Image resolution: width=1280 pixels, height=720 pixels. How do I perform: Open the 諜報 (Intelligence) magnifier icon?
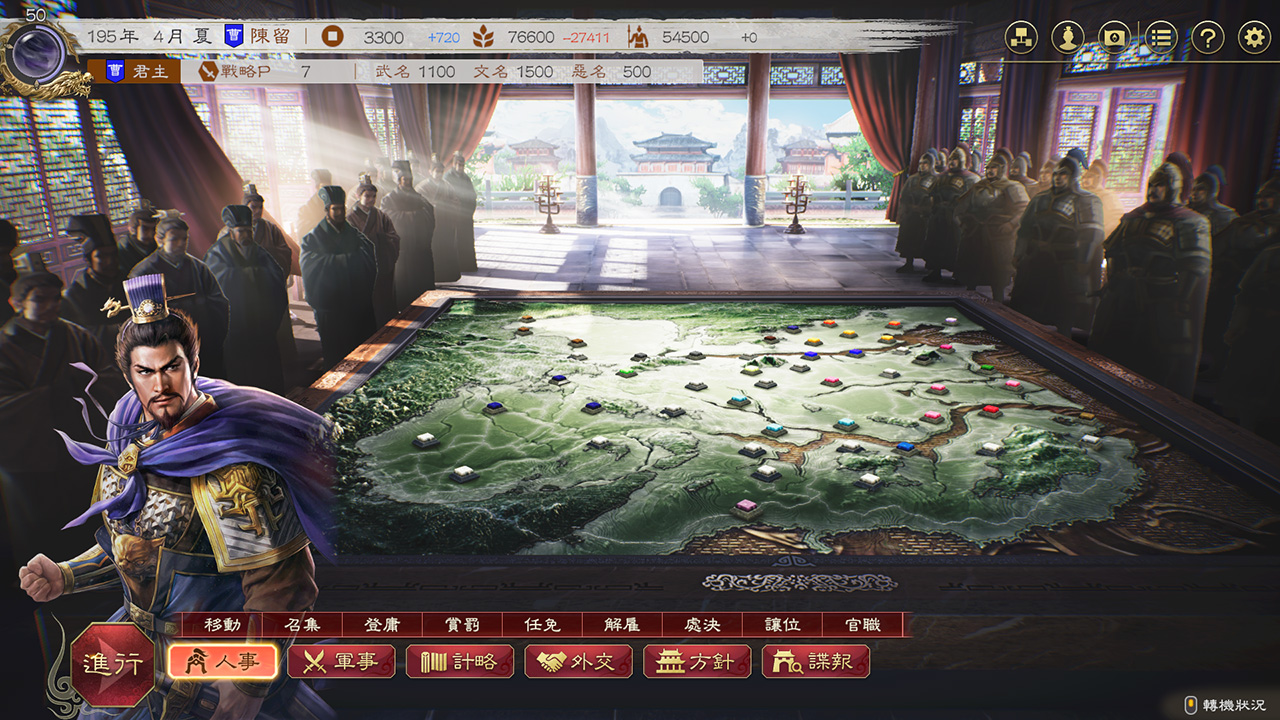817,661
